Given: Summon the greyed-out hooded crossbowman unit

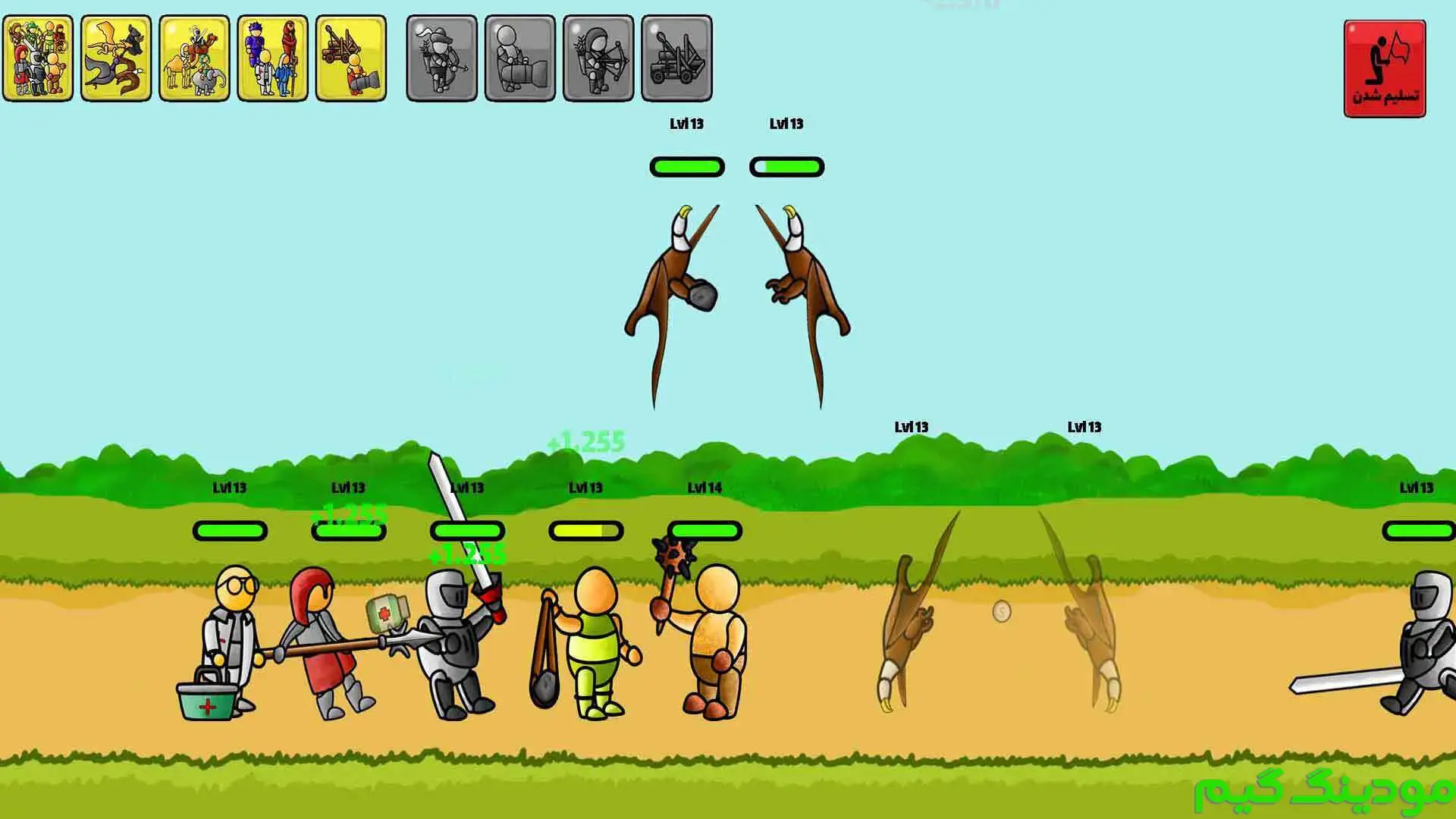Looking at the screenshot, I should 598,58.
